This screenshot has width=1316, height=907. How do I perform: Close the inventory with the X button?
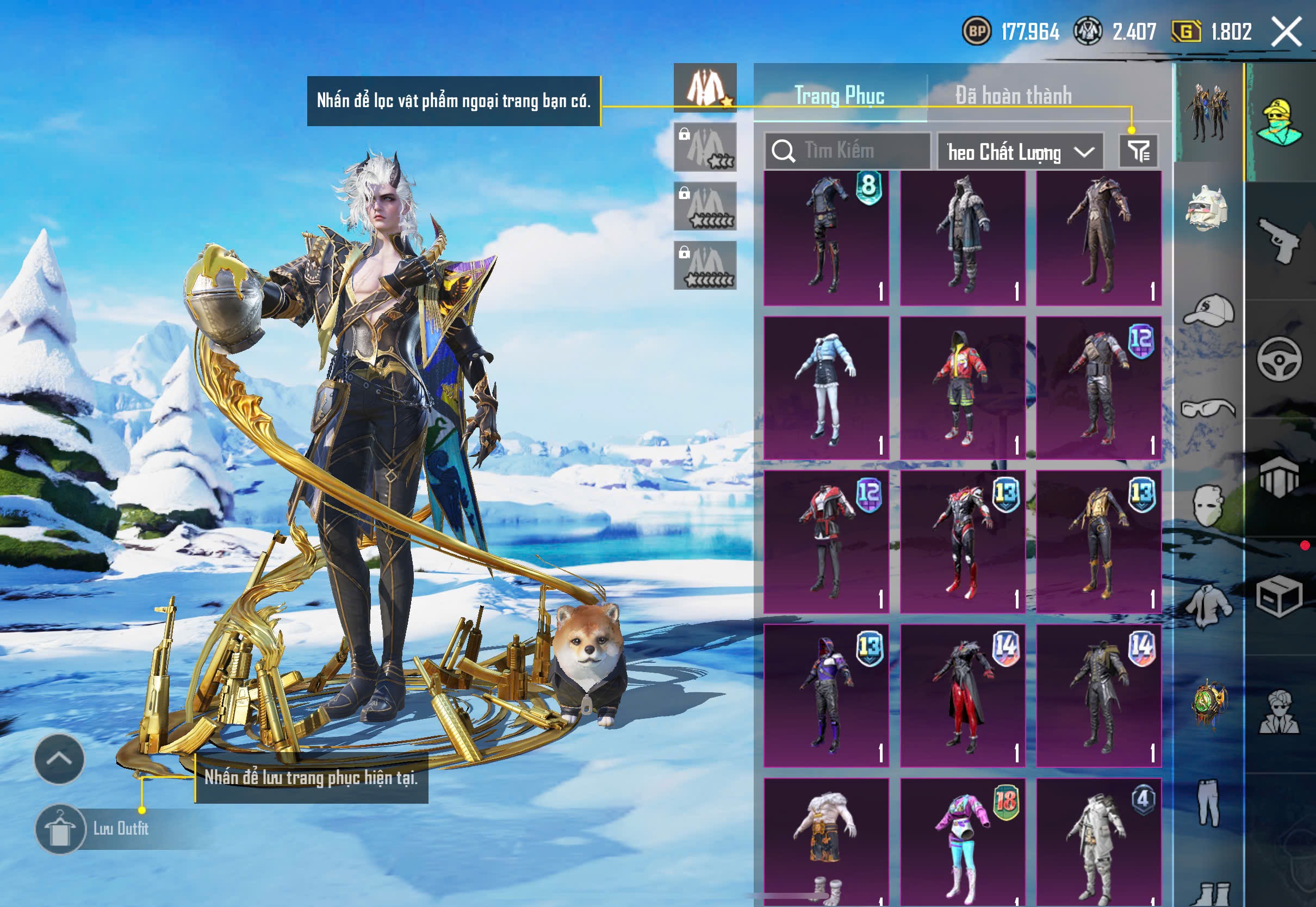1286,32
